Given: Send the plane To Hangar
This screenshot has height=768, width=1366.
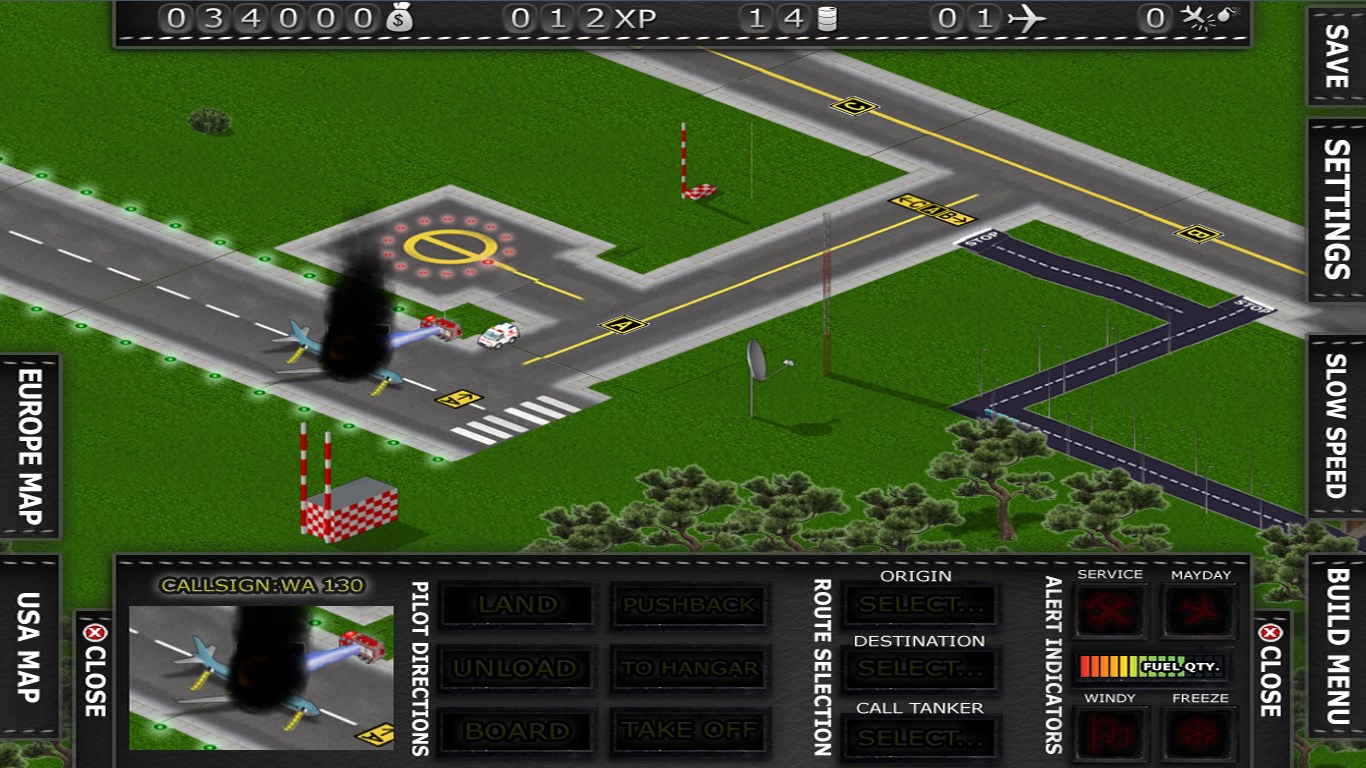Looking at the screenshot, I should pyautogui.click(x=690, y=668).
